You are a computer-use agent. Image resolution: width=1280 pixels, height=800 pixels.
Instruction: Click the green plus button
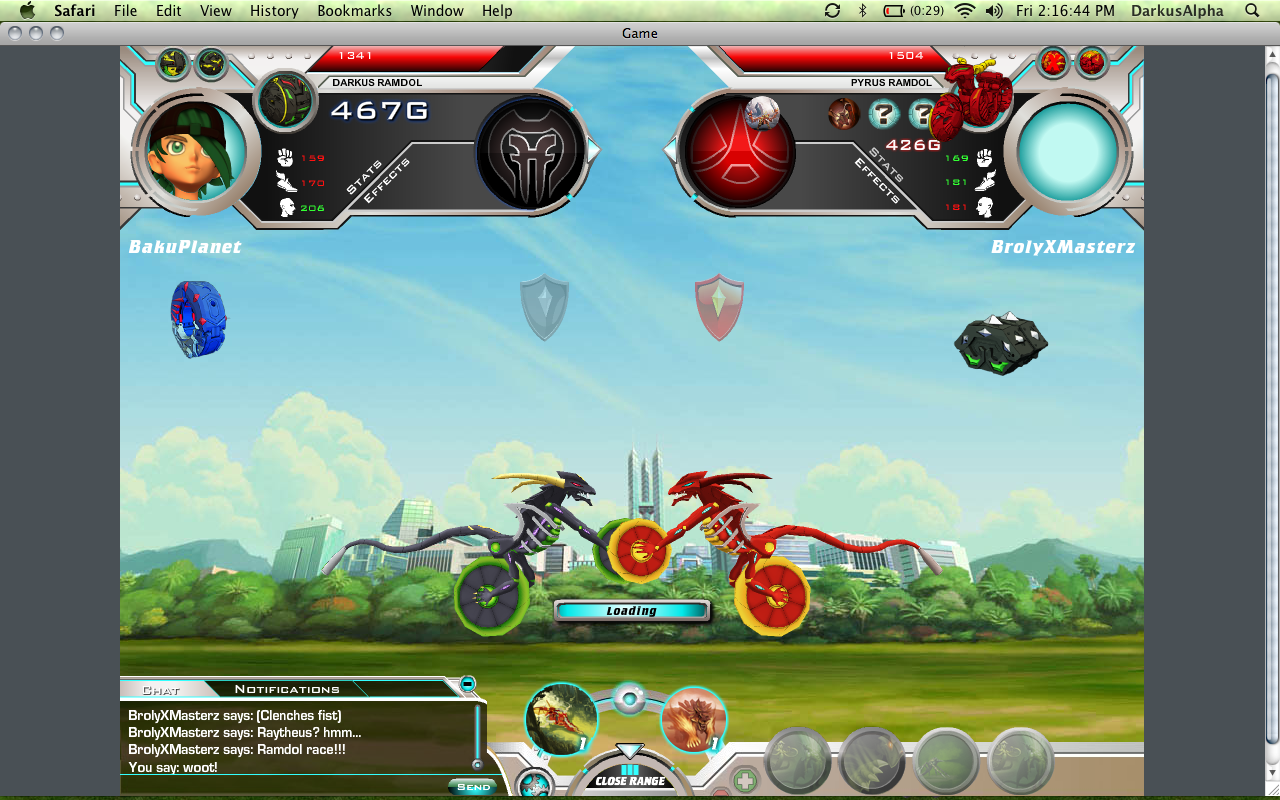point(744,780)
